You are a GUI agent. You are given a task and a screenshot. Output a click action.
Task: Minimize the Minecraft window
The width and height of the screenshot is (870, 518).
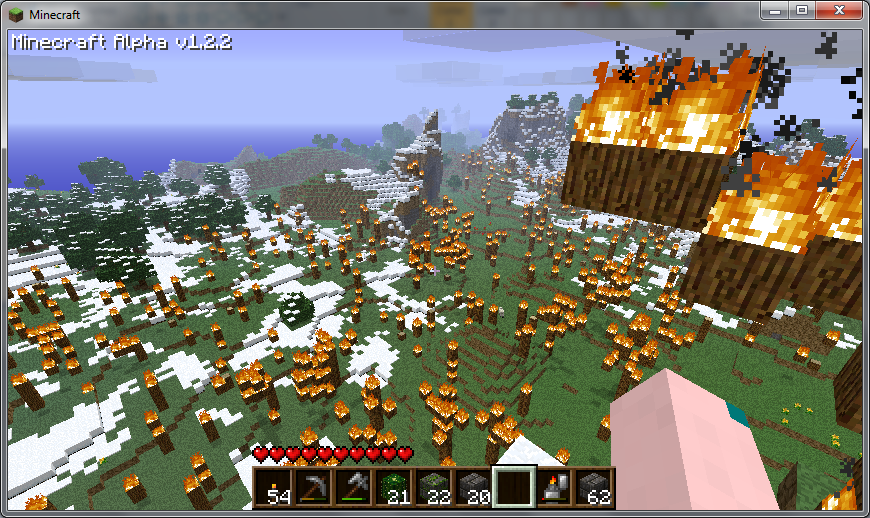(x=774, y=10)
